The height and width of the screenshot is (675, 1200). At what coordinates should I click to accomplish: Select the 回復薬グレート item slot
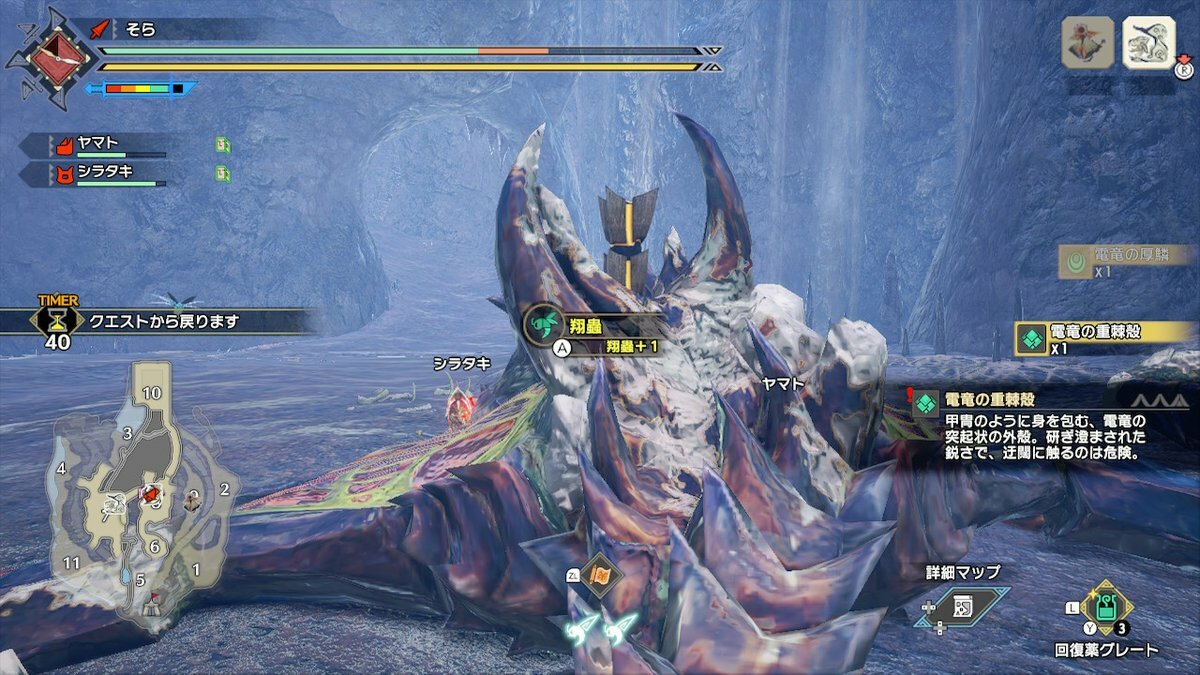click(x=1106, y=607)
